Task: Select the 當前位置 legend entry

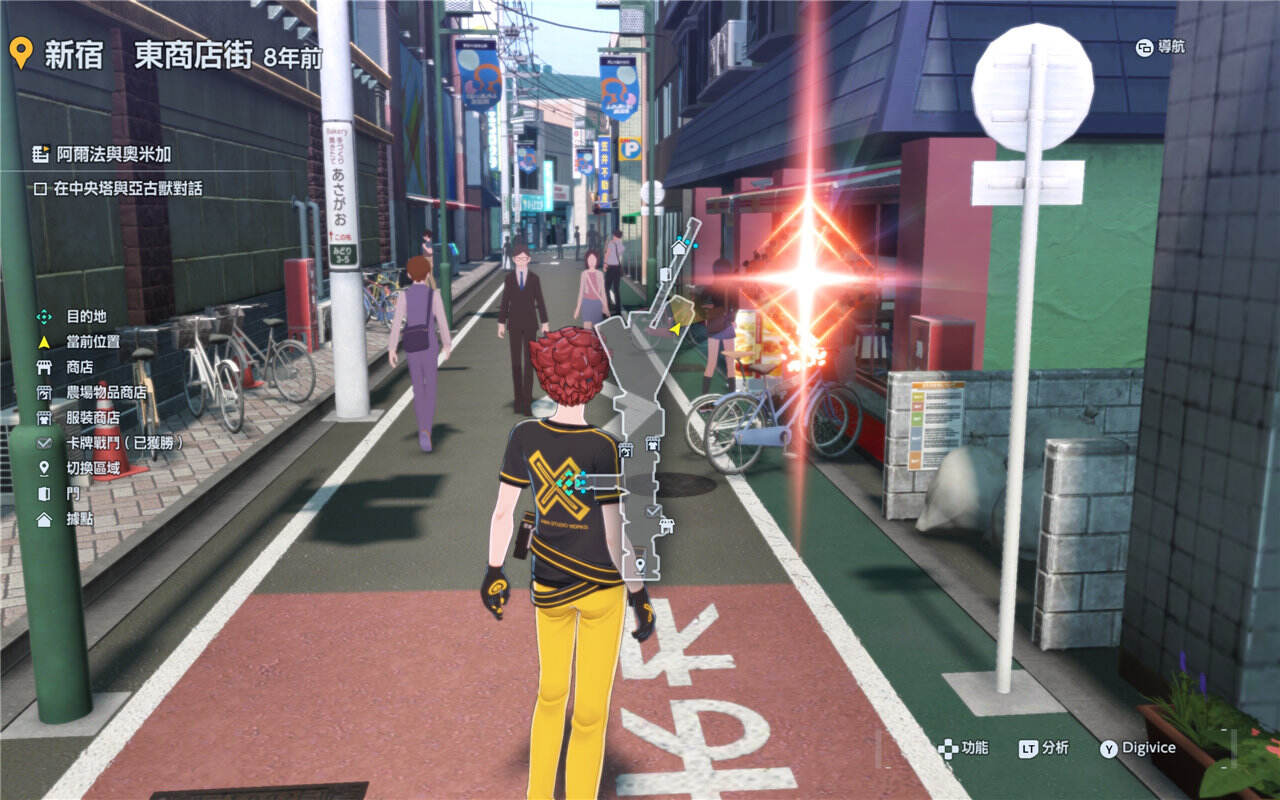Action: click(93, 341)
